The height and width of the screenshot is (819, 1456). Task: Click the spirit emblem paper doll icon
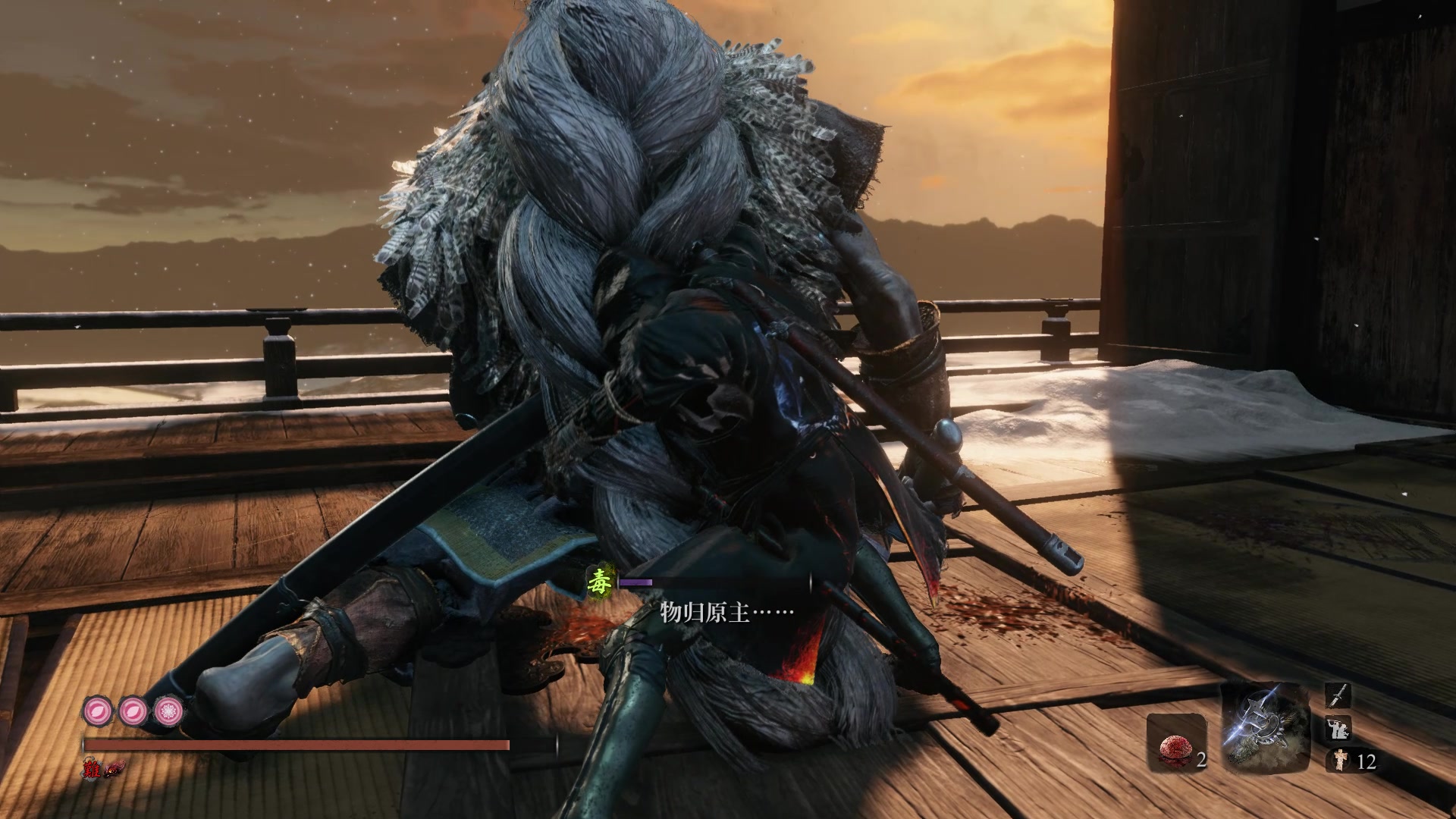[1339, 761]
